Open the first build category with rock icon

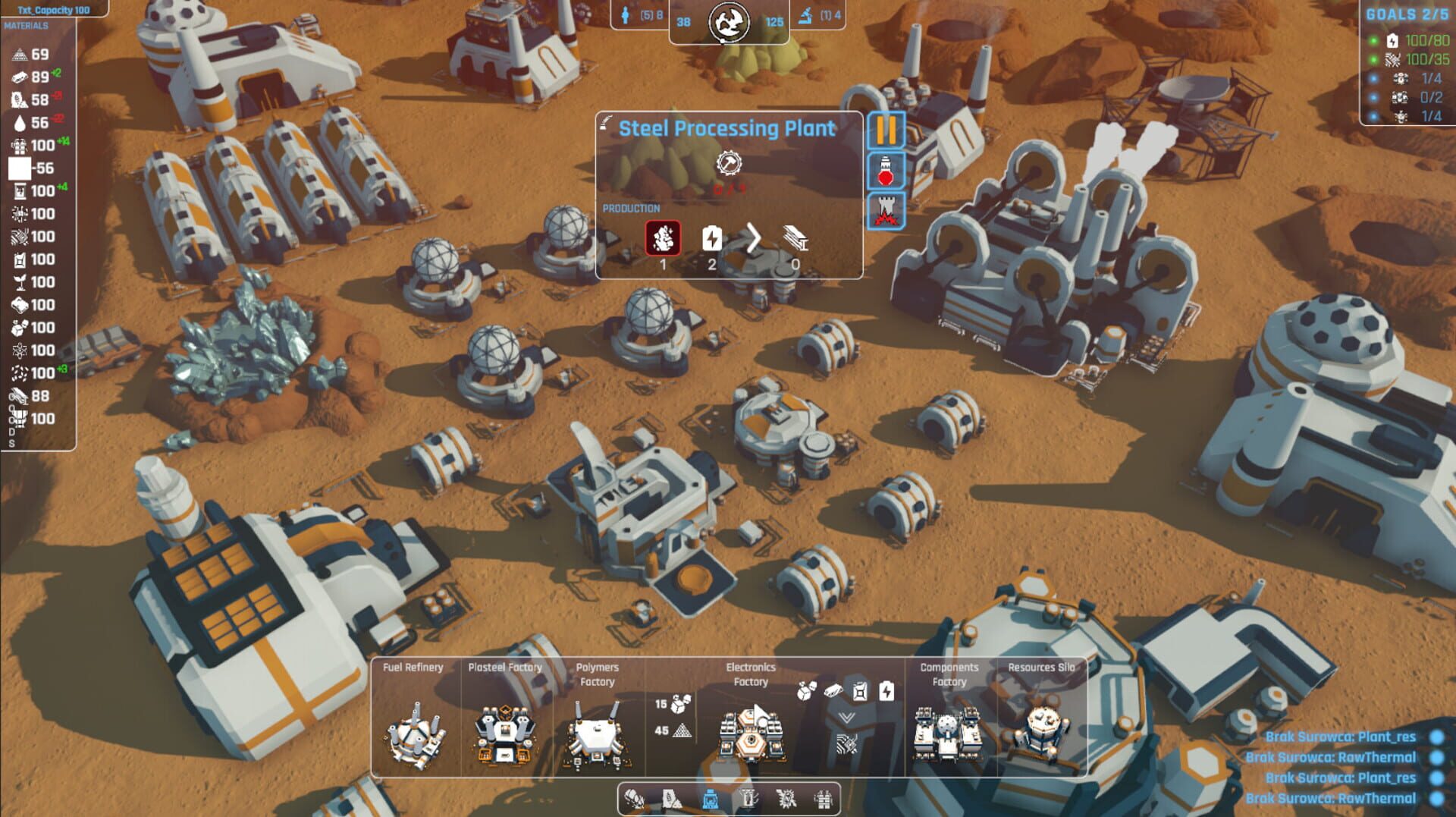pos(635,799)
